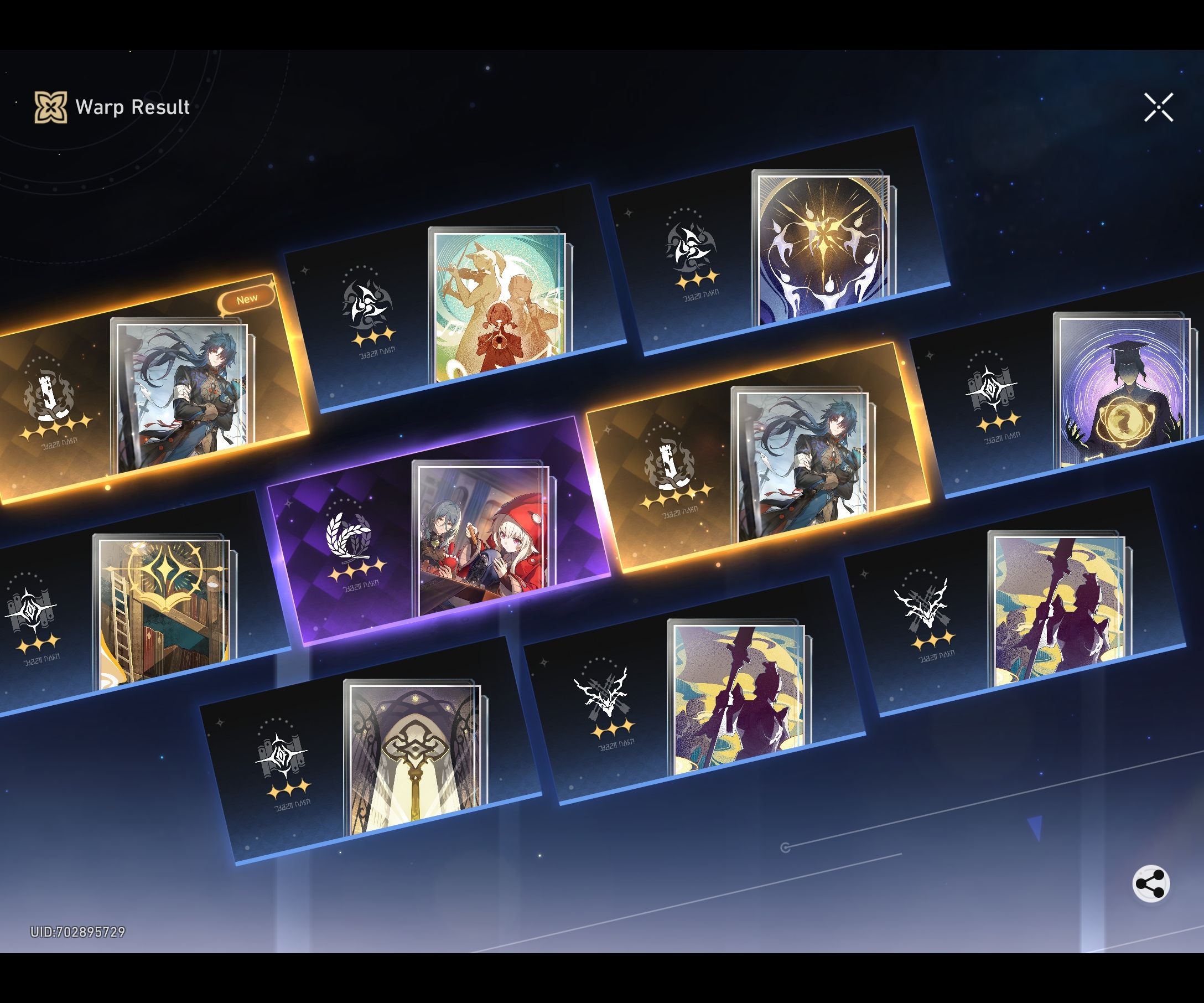1204x1003 pixels.
Task: Select the Warp Result title text
Action: (x=132, y=107)
